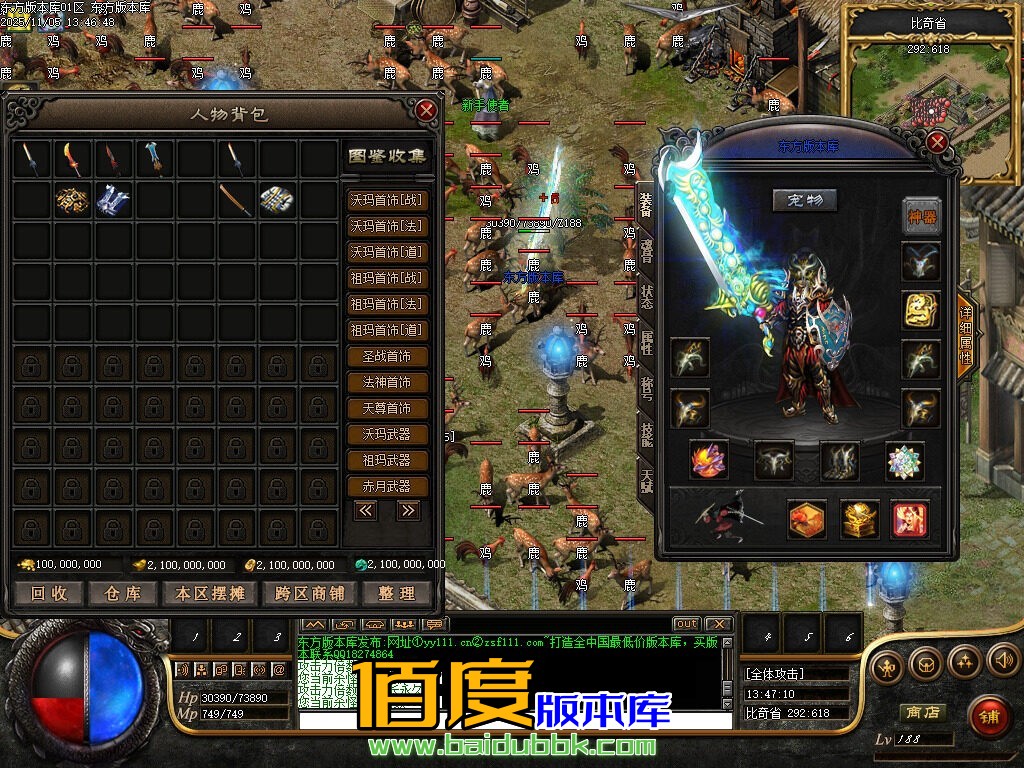Switch to the 状态 status tab
The image size is (1024, 768).
[646, 296]
